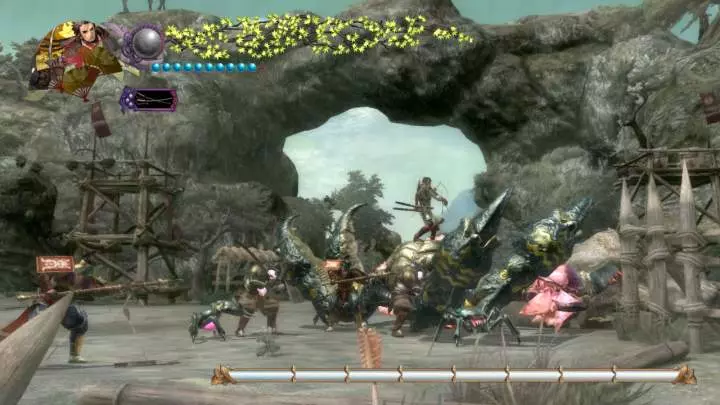720x405 pixels.
Task: Select the purple-framed crossed swords weapon icon
Action: click(148, 99)
